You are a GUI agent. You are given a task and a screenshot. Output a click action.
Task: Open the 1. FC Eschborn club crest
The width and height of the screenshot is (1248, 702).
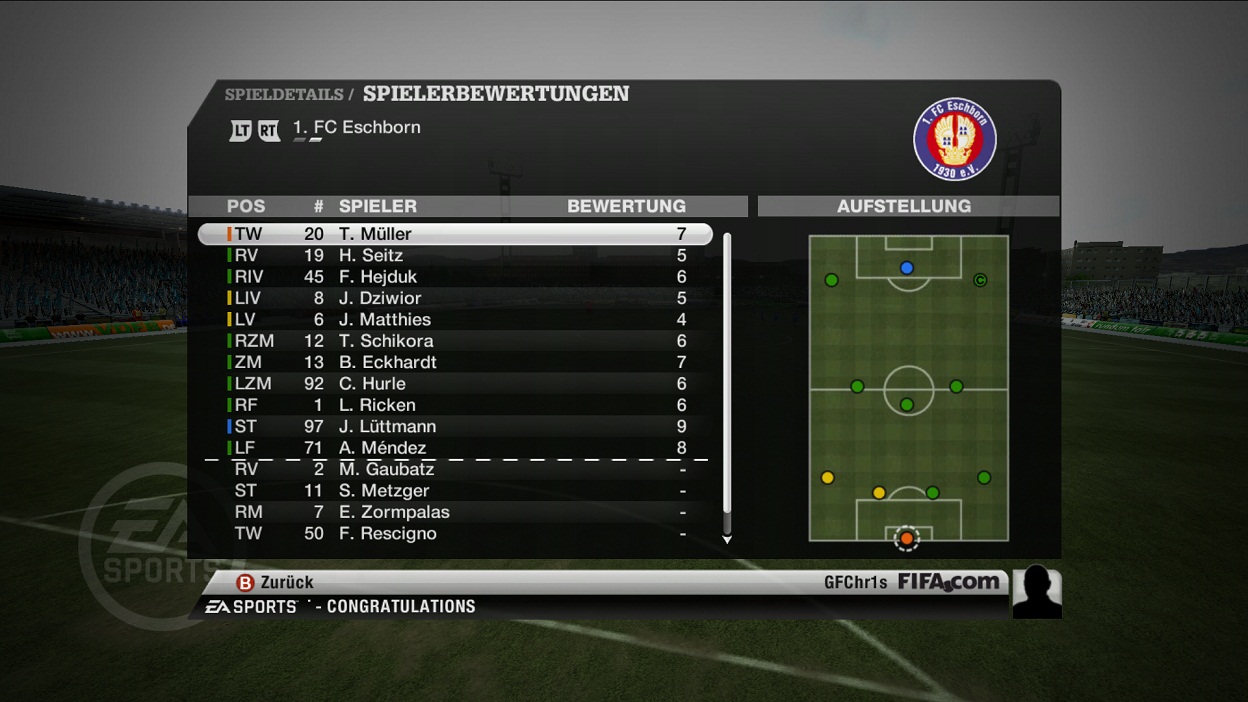click(x=955, y=139)
